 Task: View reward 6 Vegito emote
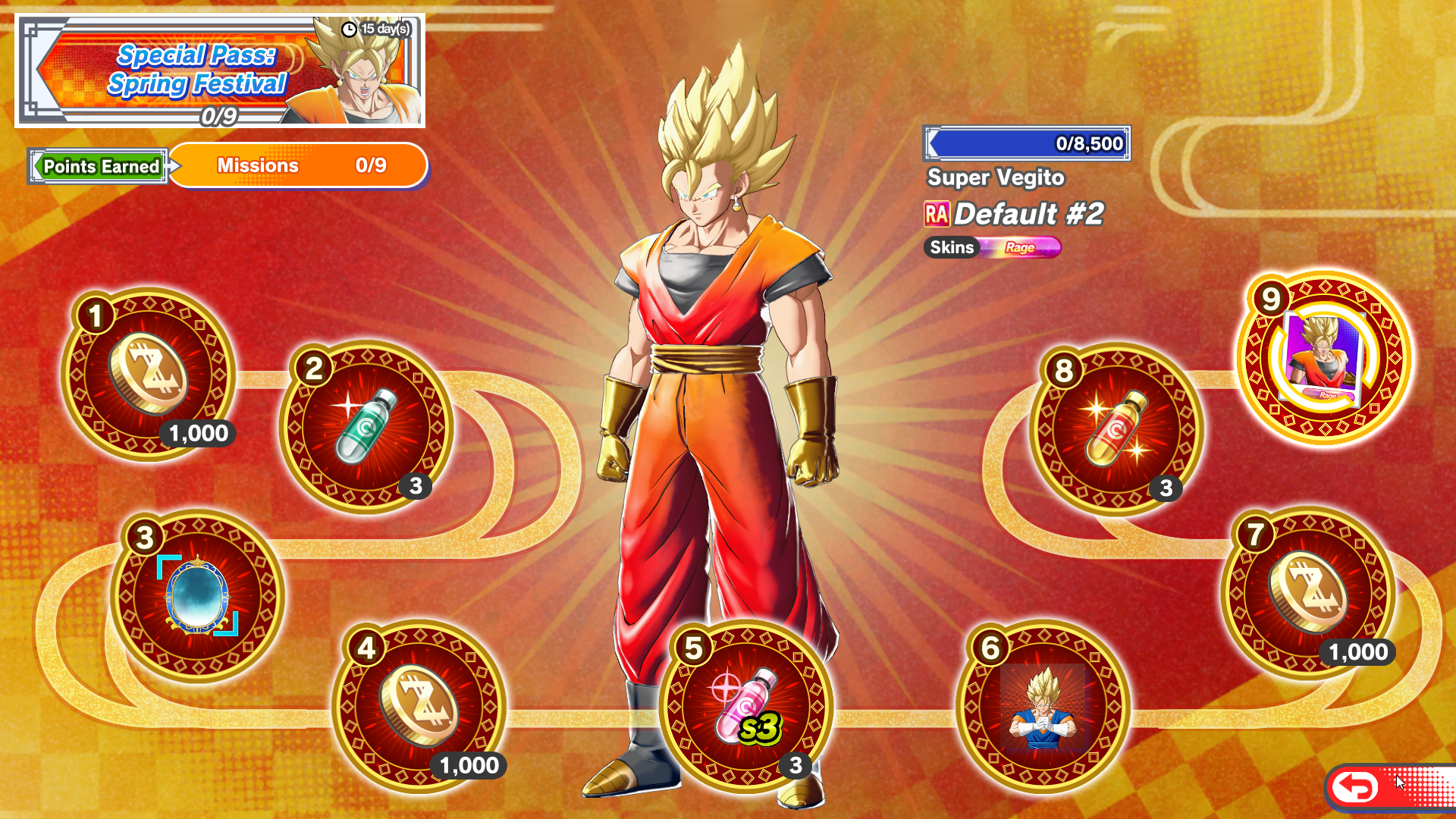coord(1043,707)
